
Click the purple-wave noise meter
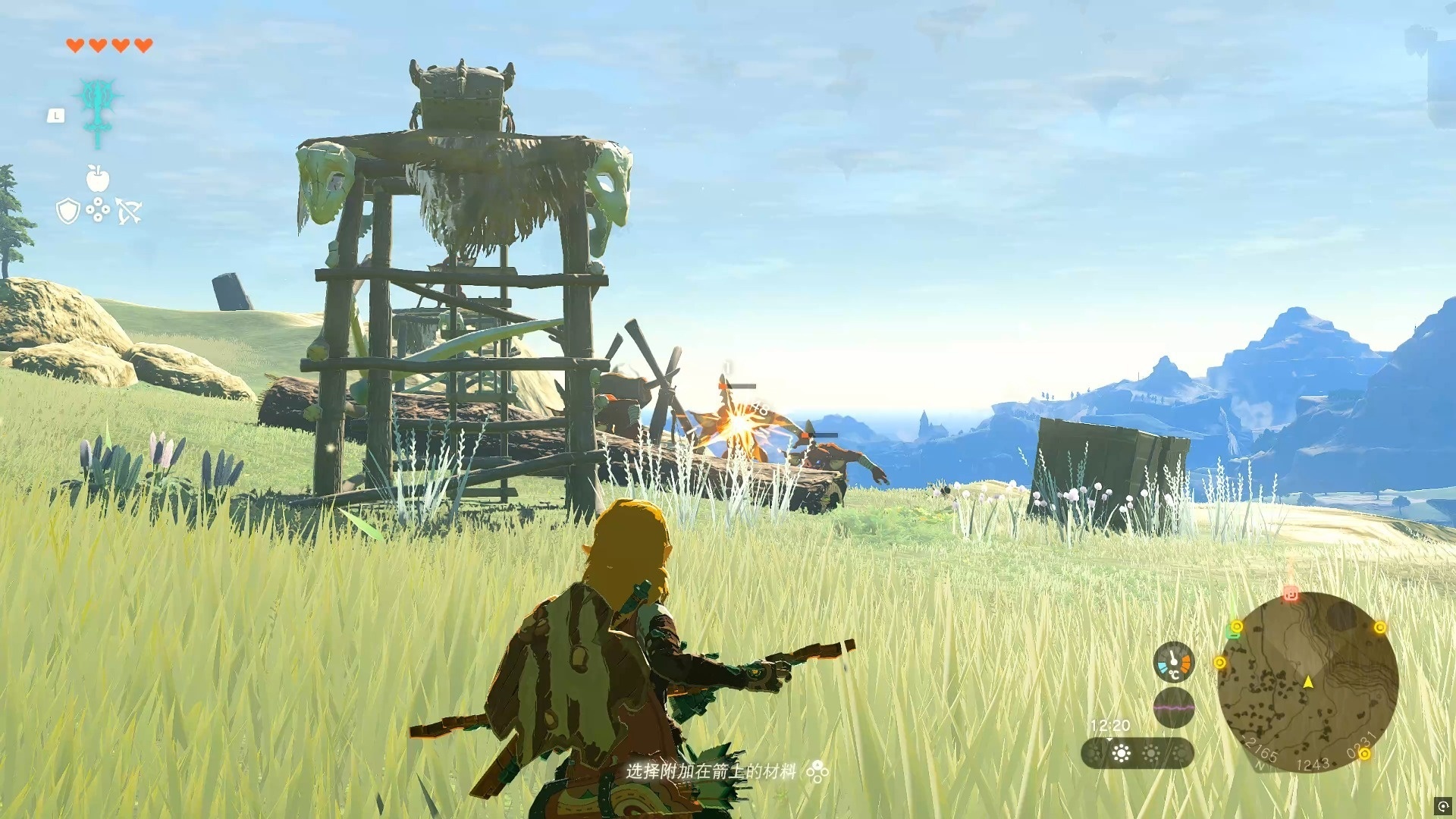coord(1173,708)
